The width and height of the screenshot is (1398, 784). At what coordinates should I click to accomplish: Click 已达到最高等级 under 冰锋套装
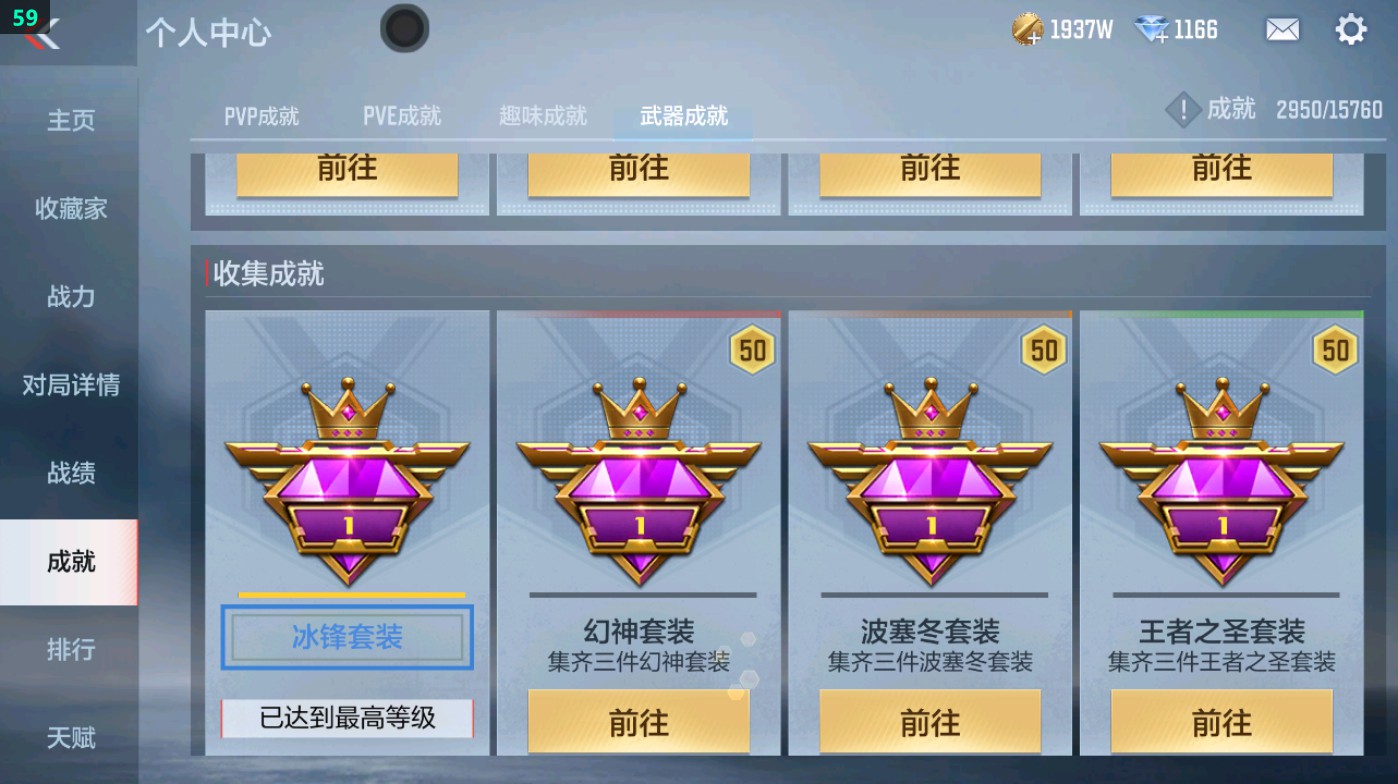pos(347,720)
